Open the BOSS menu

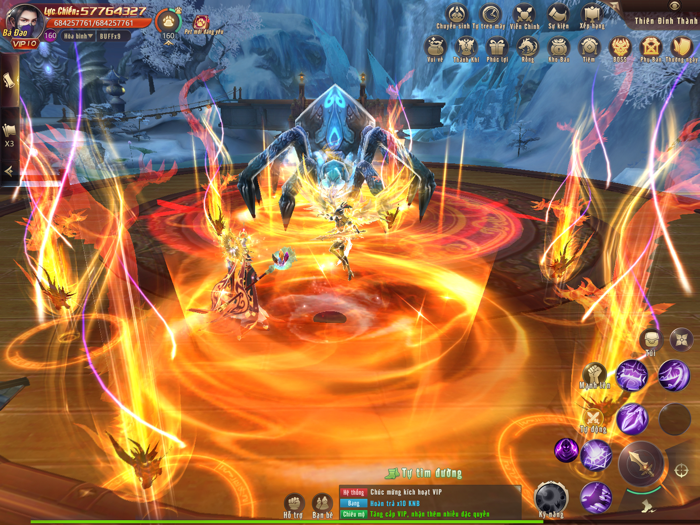click(621, 47)
